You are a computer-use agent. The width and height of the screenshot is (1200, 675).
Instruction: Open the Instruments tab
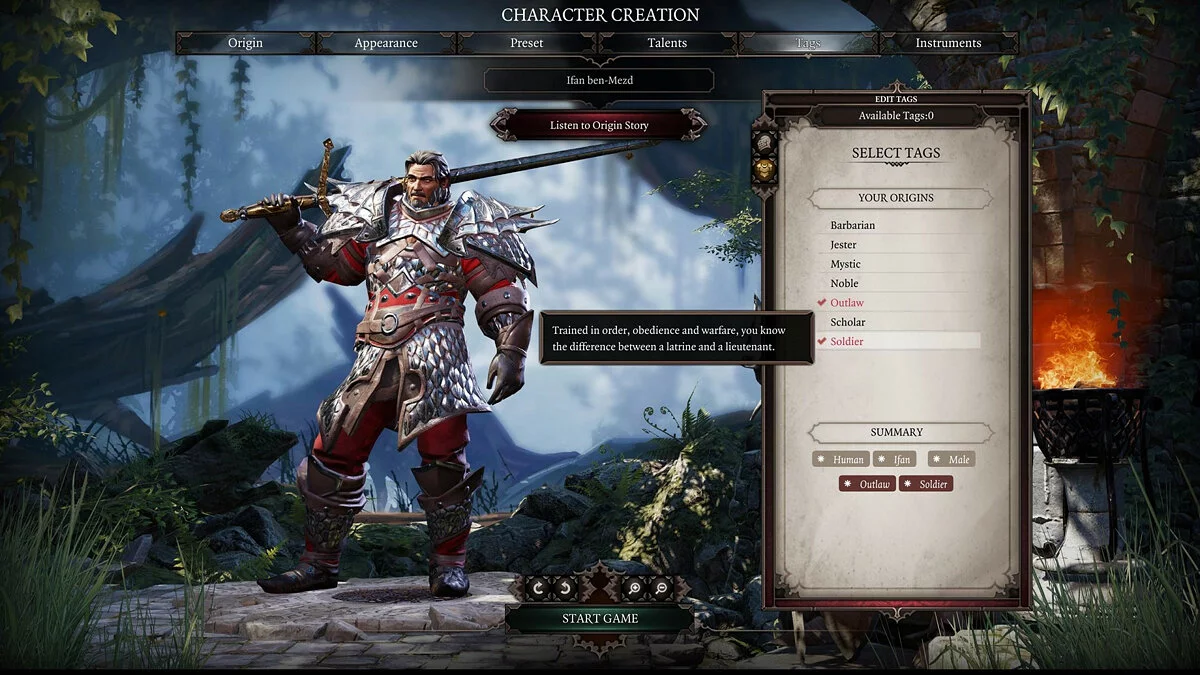[948, 43]
